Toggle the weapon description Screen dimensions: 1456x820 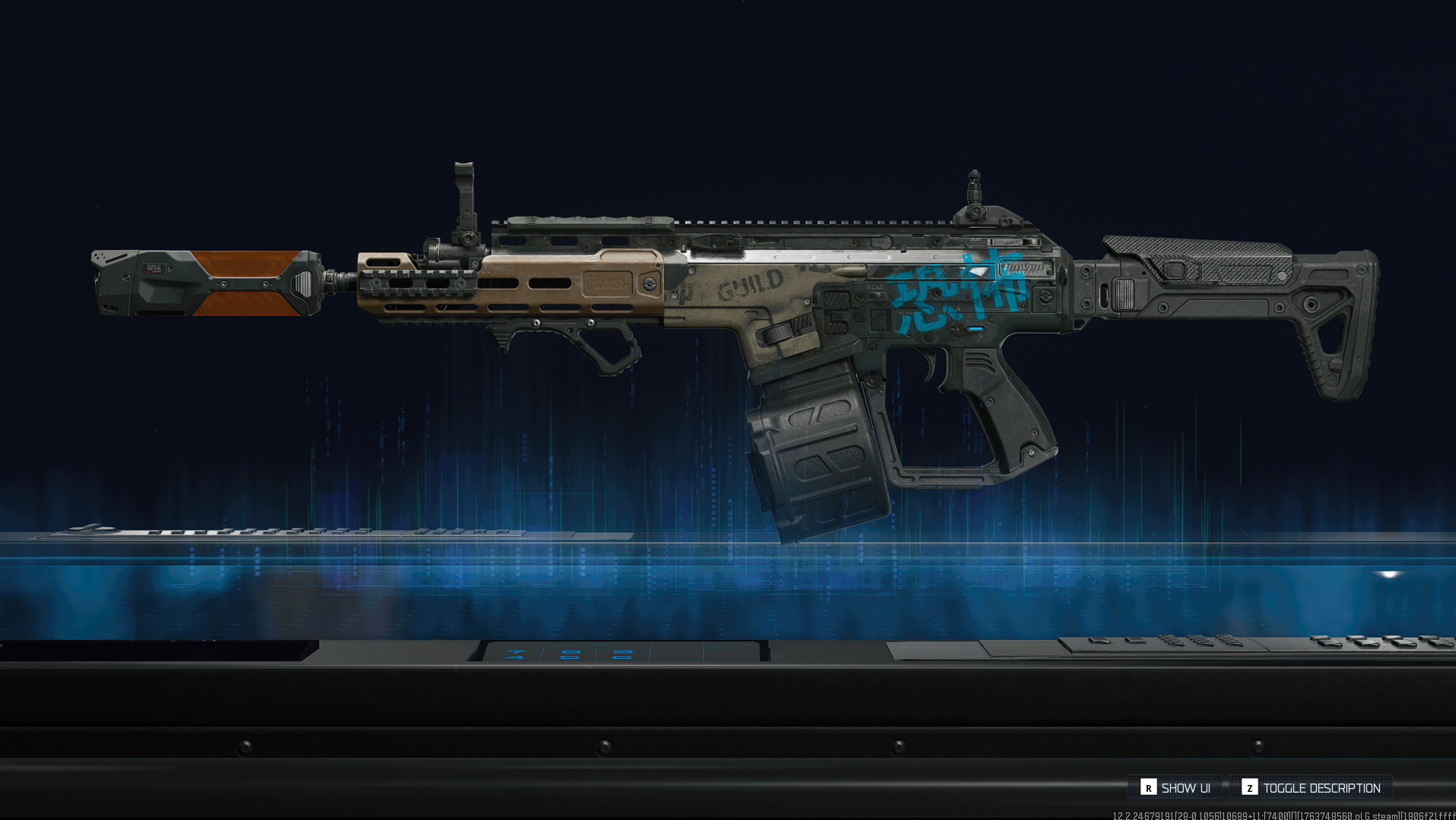[x=1311, y=787]
